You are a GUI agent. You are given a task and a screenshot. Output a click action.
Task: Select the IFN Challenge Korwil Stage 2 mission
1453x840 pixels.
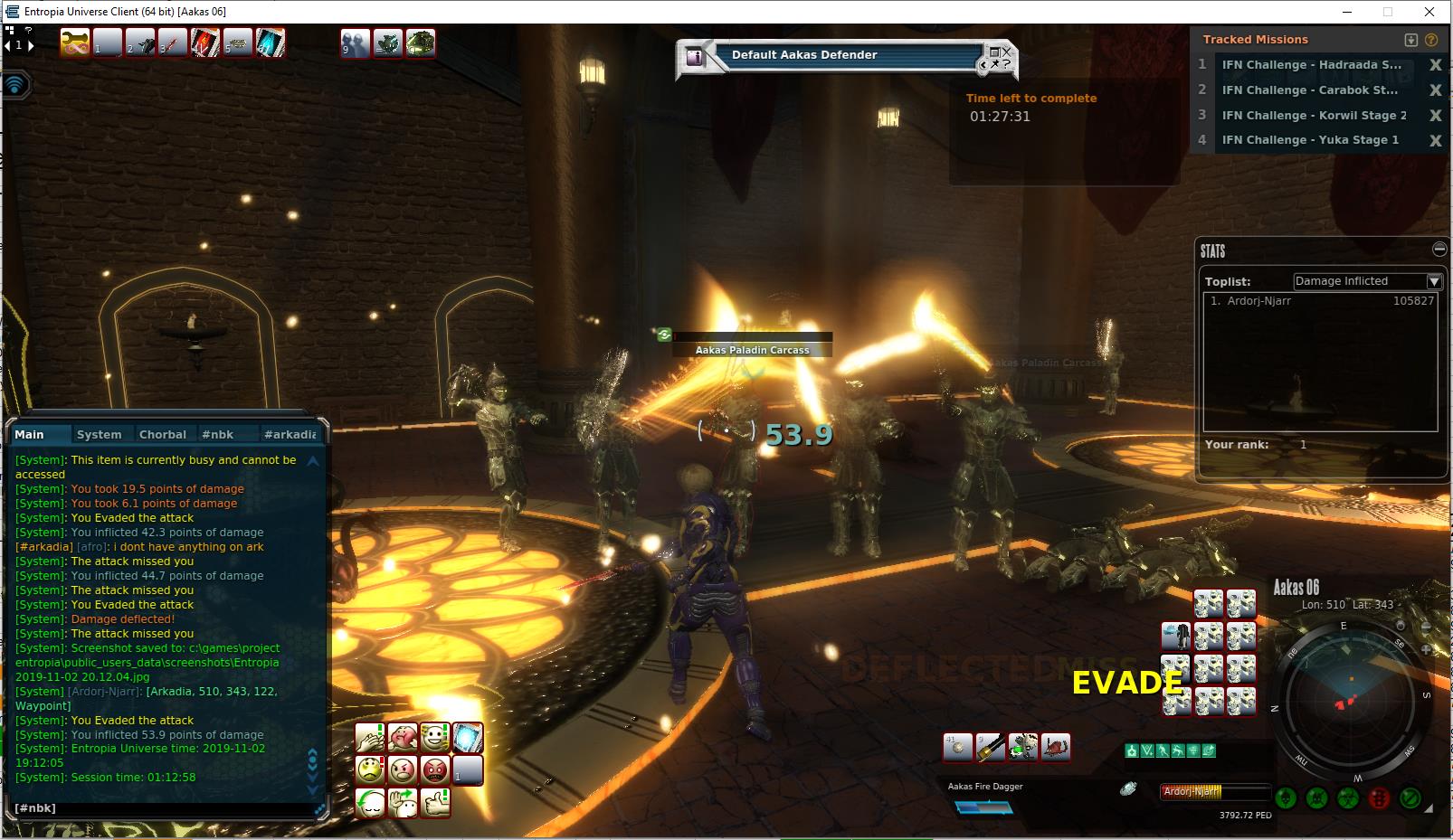tap(1314, 115)
